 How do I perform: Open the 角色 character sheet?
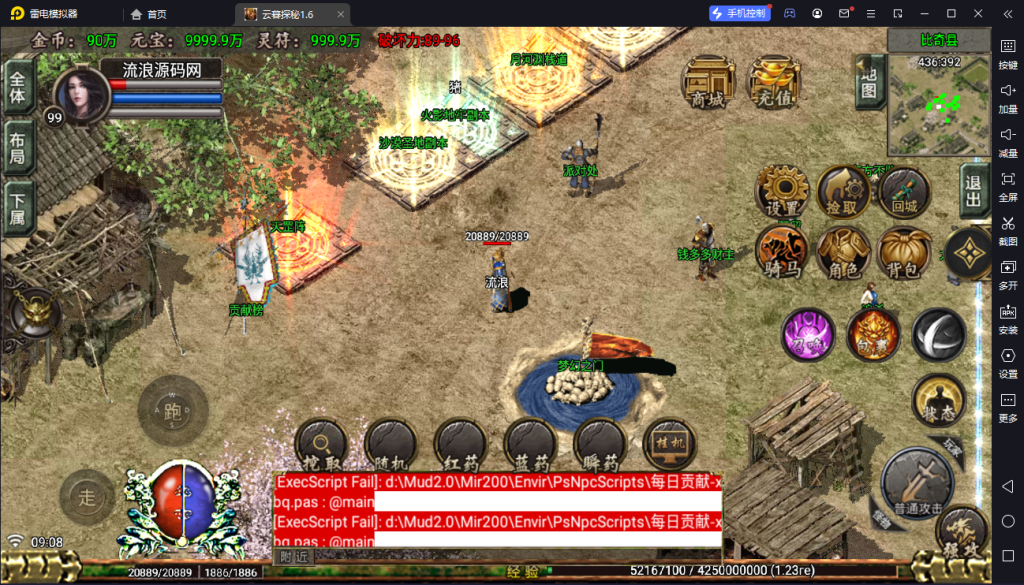[843, 253]
